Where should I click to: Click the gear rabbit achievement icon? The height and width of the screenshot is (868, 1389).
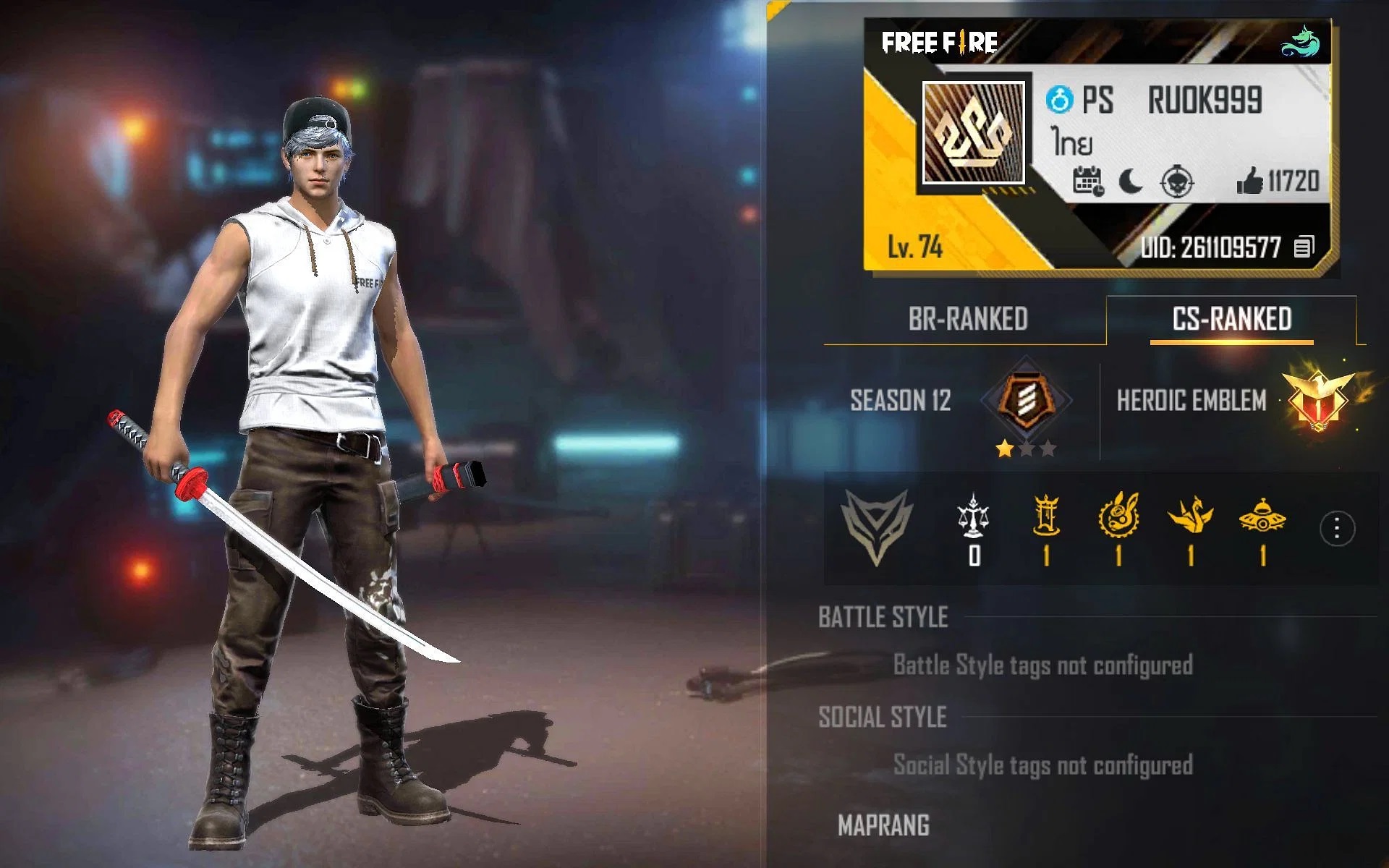(1118, 515)
